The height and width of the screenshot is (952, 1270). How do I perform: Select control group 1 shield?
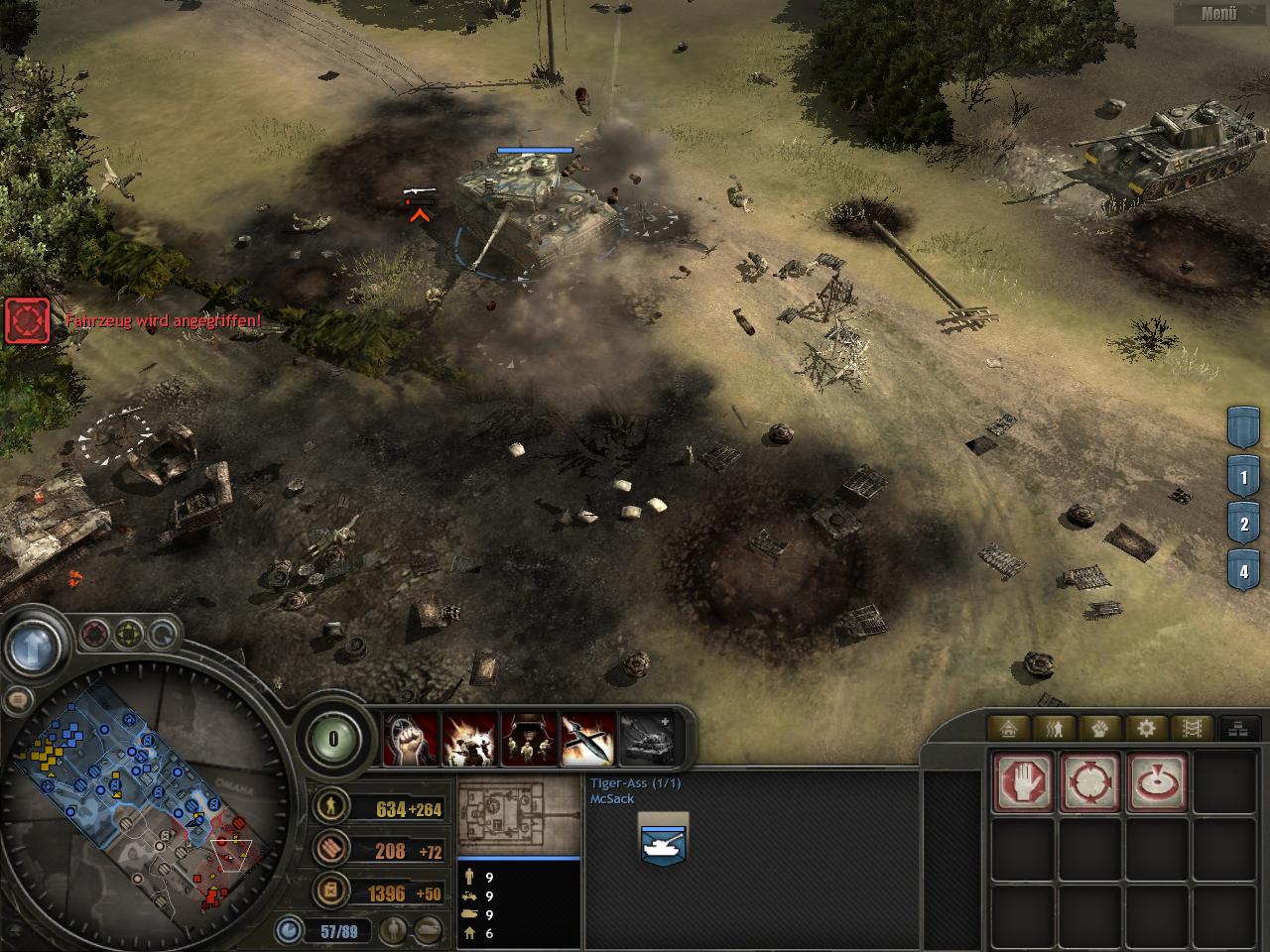click(x=1243, y=477)
